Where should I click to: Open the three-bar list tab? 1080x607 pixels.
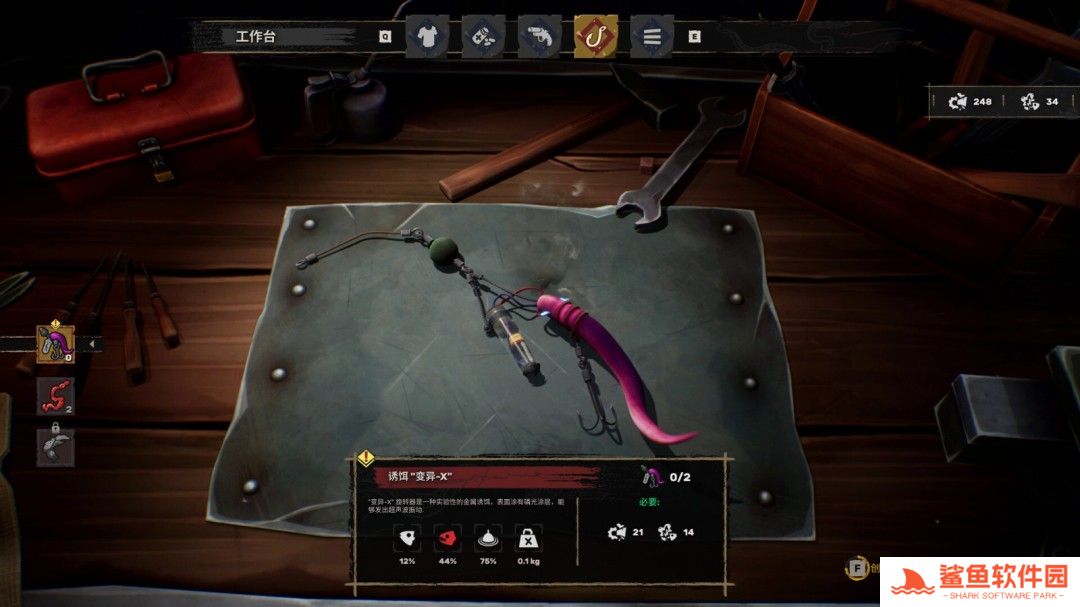(x=652, y=37)
